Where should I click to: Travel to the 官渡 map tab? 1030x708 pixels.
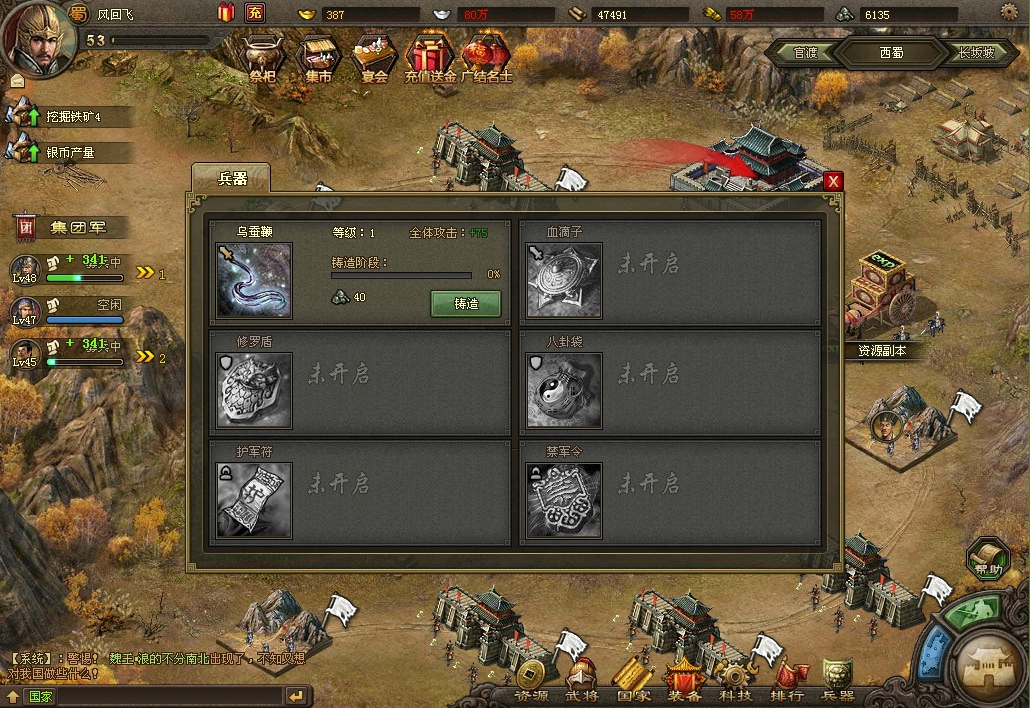click(x=805, y=53)
